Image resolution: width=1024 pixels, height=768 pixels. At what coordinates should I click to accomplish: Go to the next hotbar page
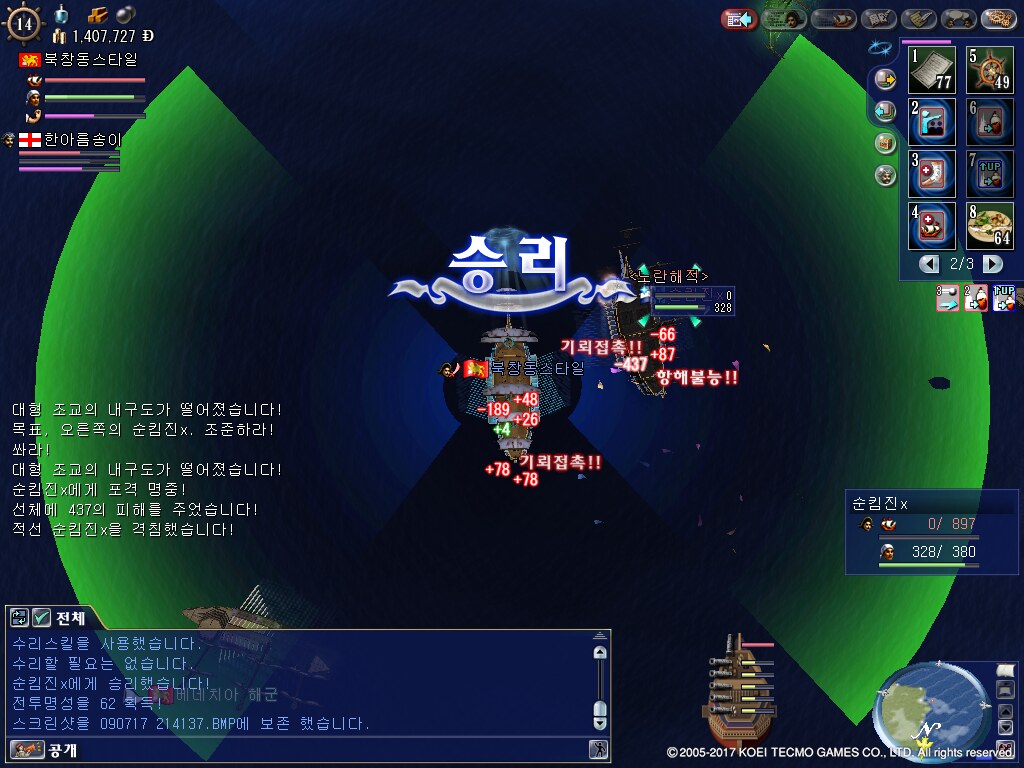click(992, 264)
